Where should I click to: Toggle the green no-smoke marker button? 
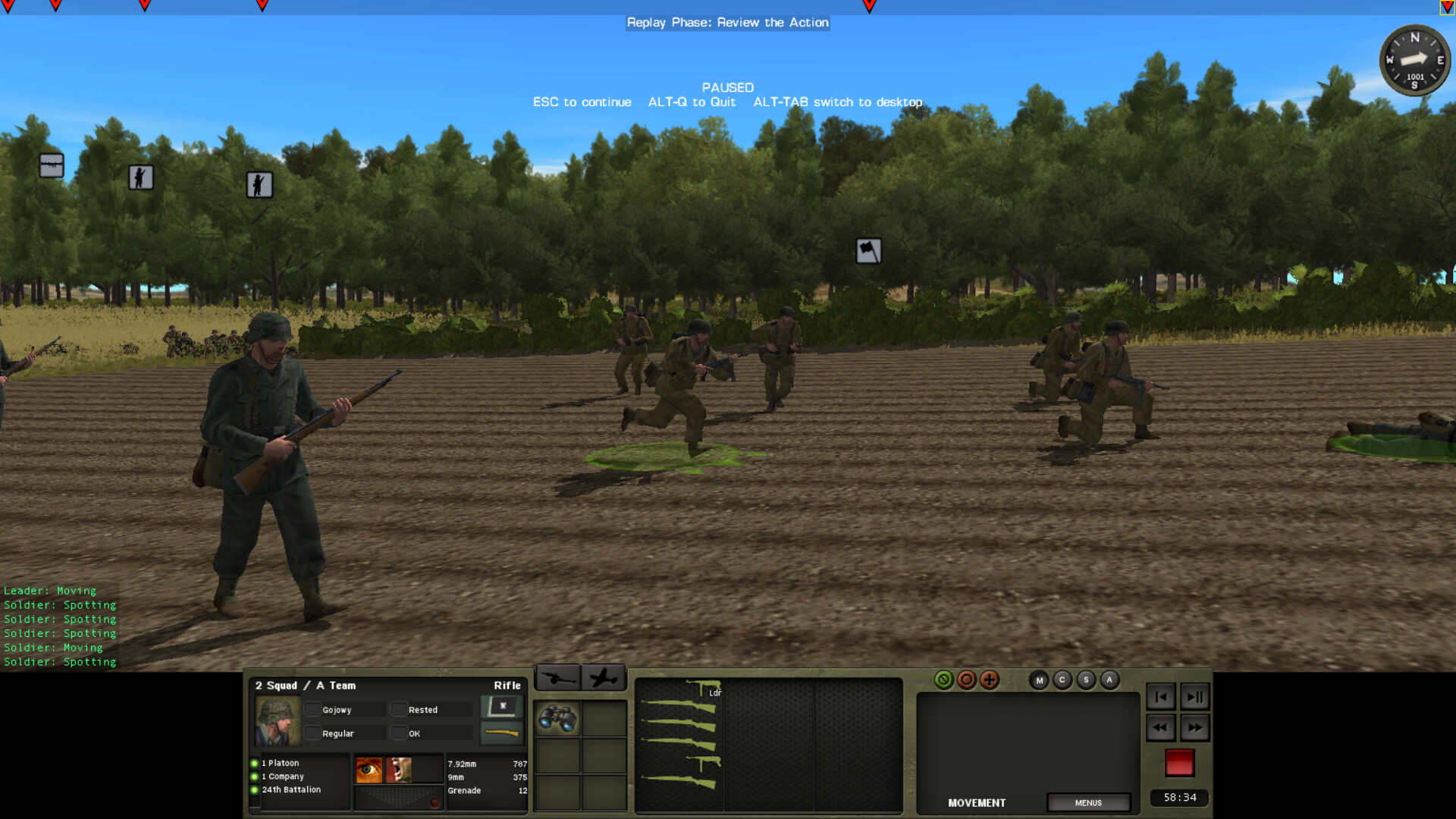tap(943, 679)
